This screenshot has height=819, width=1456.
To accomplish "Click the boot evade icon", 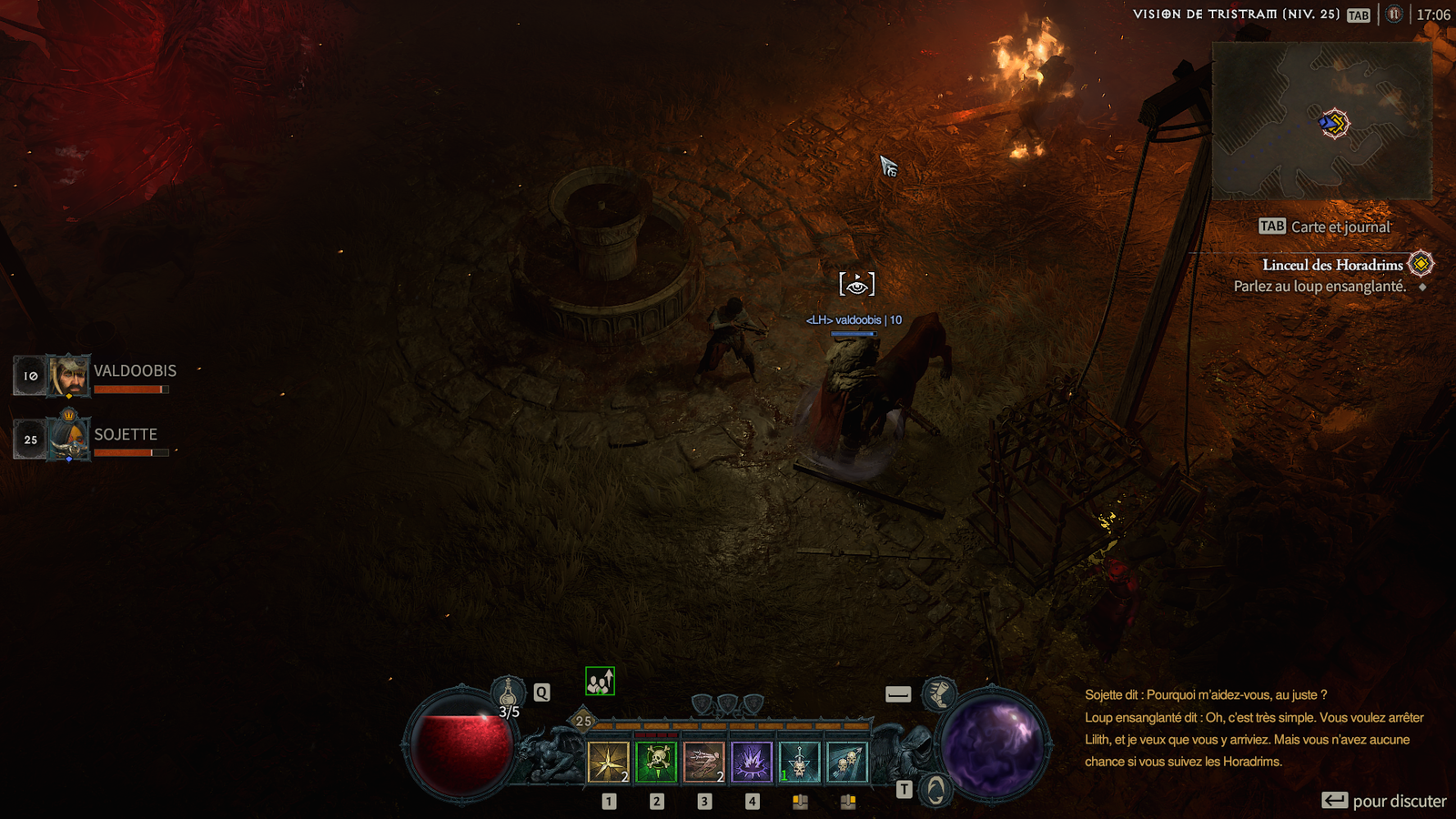I will tap(938, 694).
